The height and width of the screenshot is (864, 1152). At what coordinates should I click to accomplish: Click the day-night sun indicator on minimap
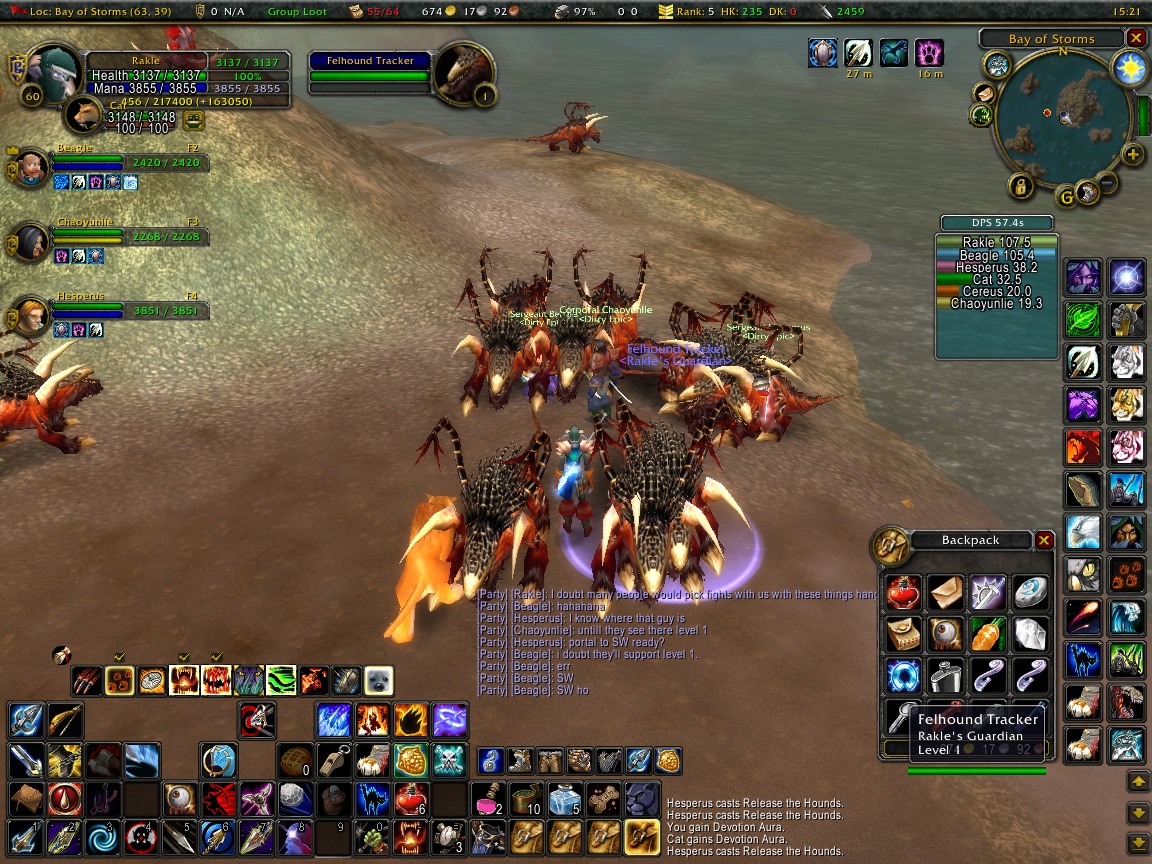[x=1128, y=68]
